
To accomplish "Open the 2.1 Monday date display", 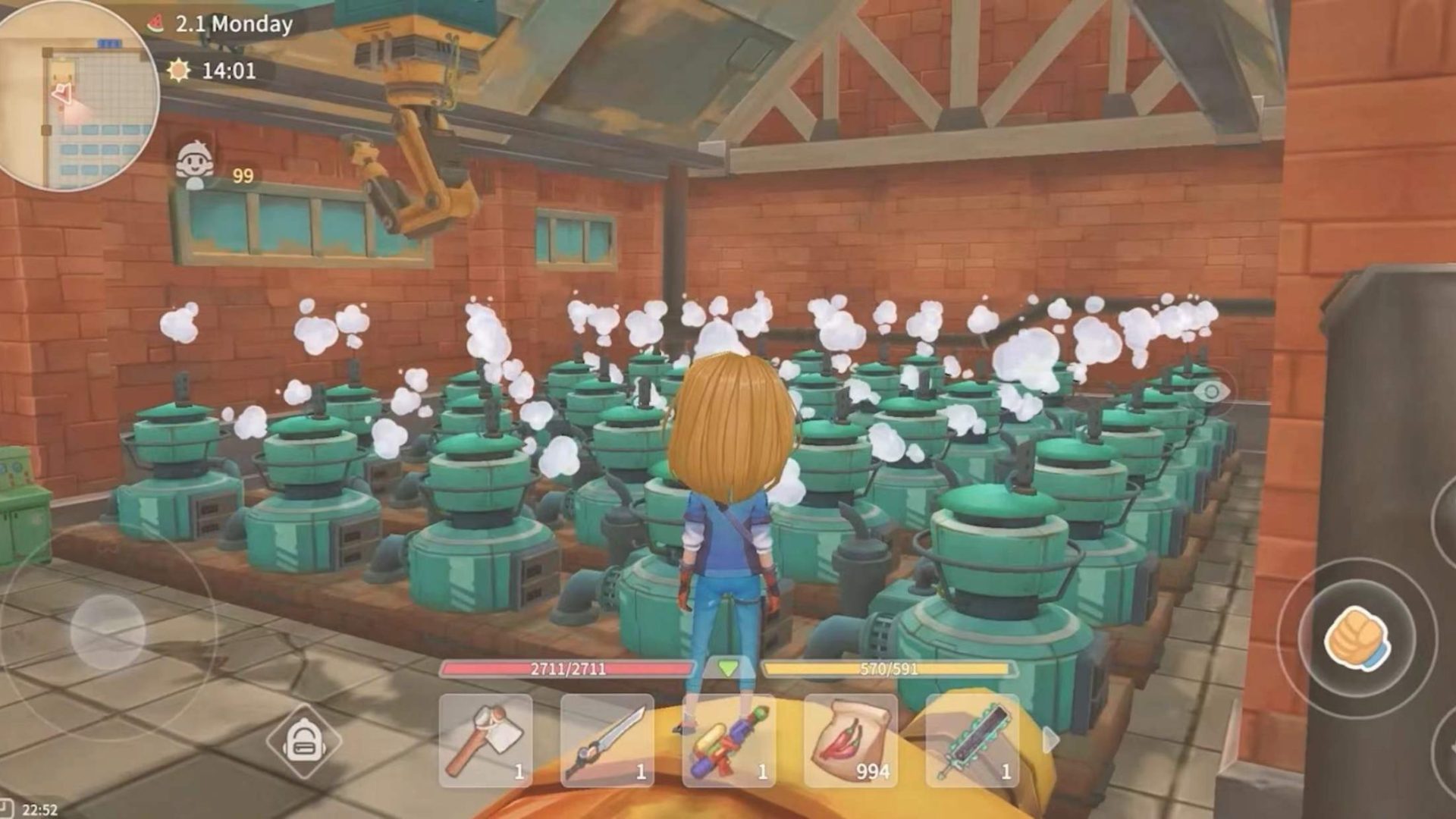I will pyautogui.click(x=233, y=24).
